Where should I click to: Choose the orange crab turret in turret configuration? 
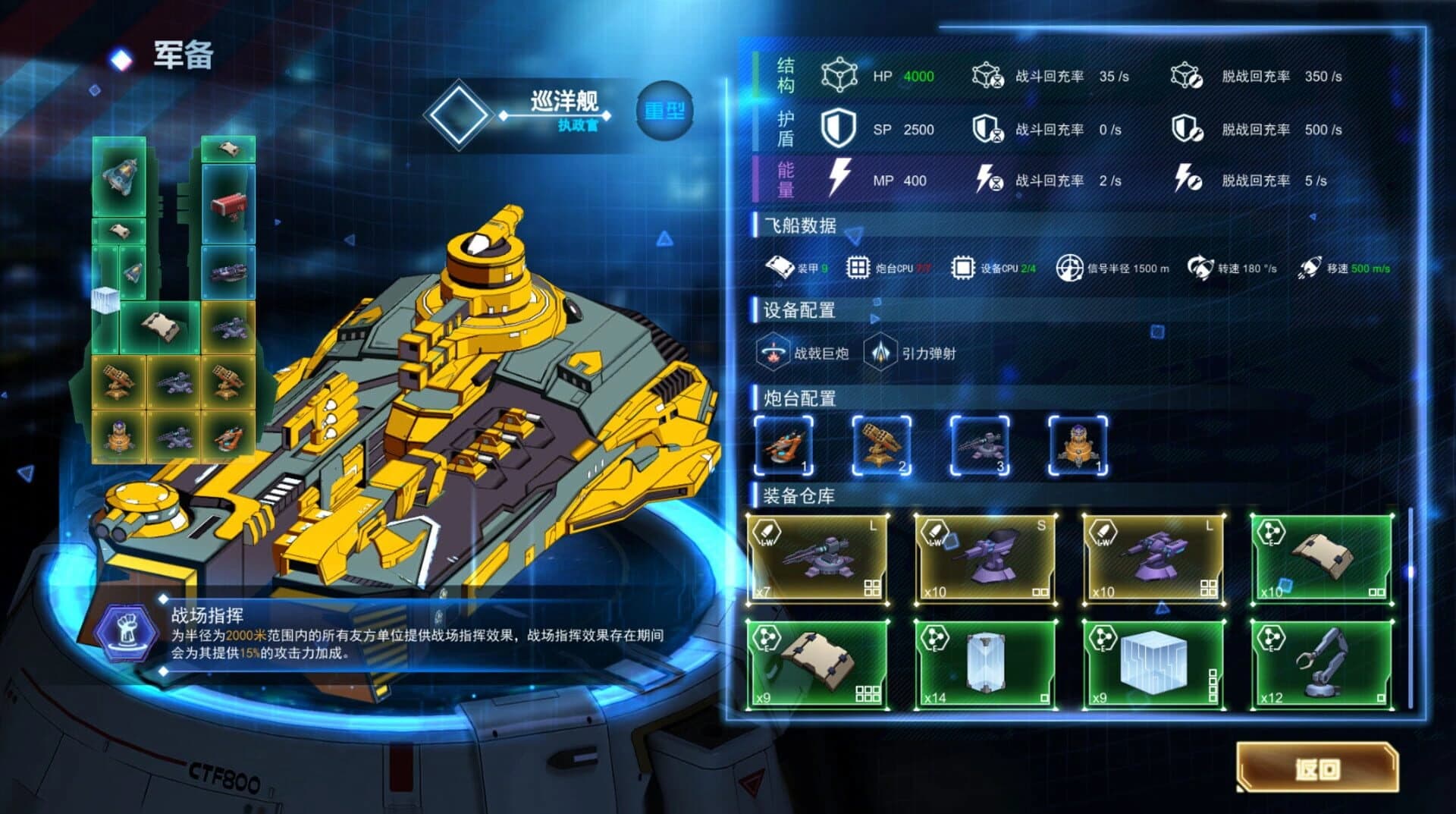point(784,446)
